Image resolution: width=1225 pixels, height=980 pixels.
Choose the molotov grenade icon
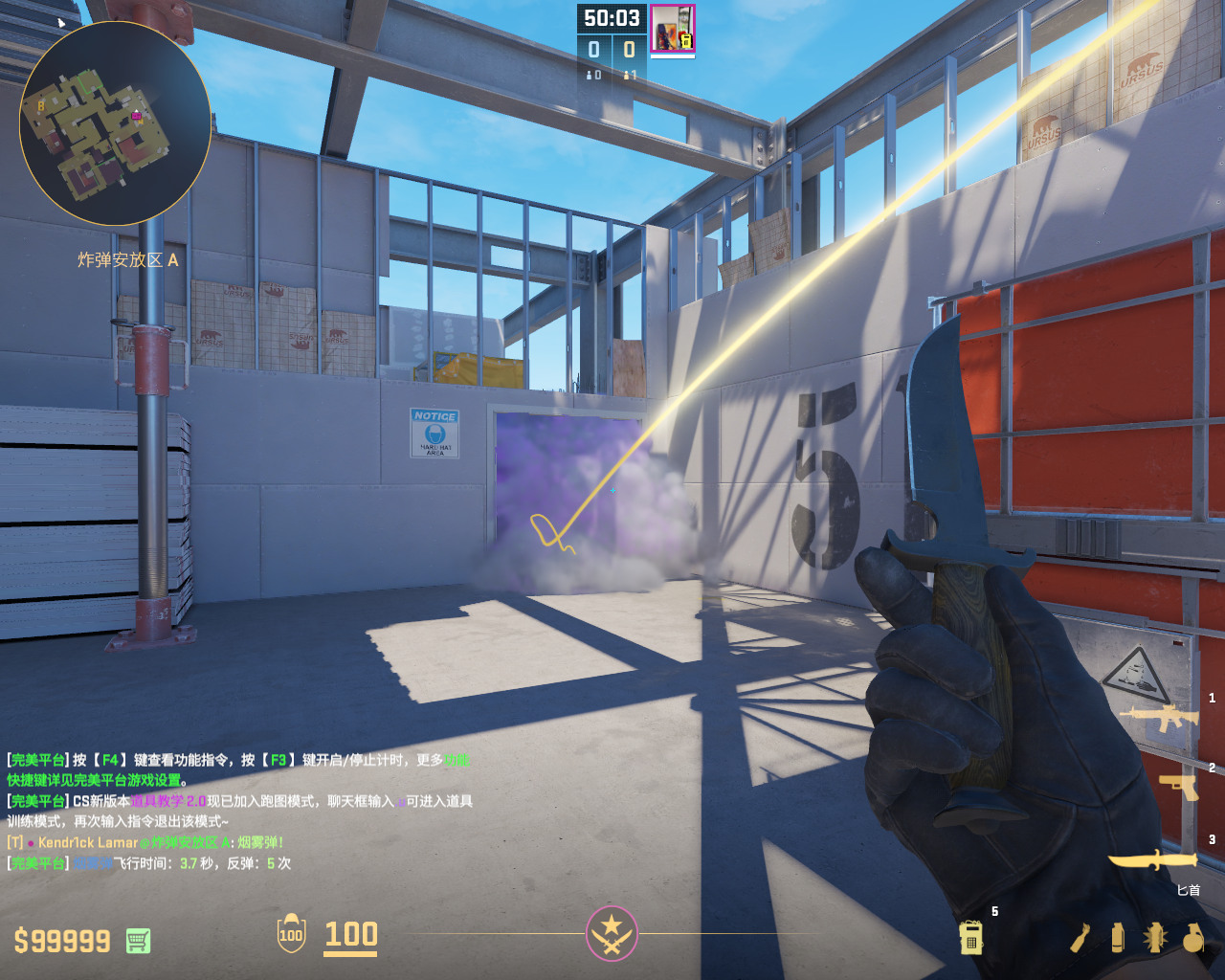pyautogui.click(x=1080, y=938)
